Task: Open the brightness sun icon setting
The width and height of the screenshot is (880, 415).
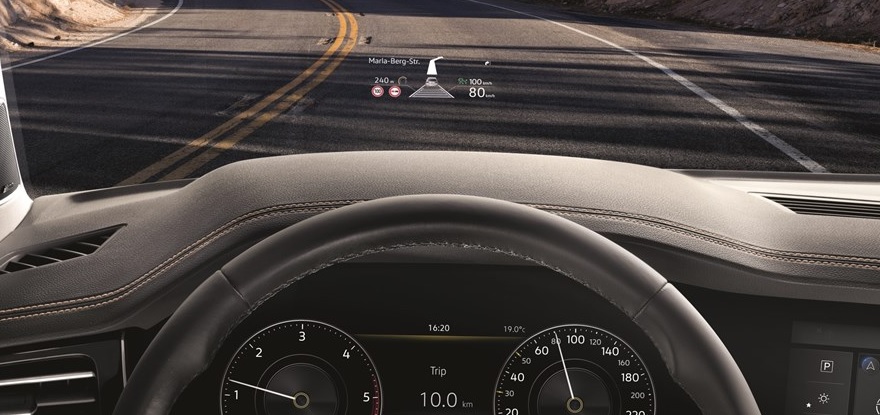Action: point(822,398)
